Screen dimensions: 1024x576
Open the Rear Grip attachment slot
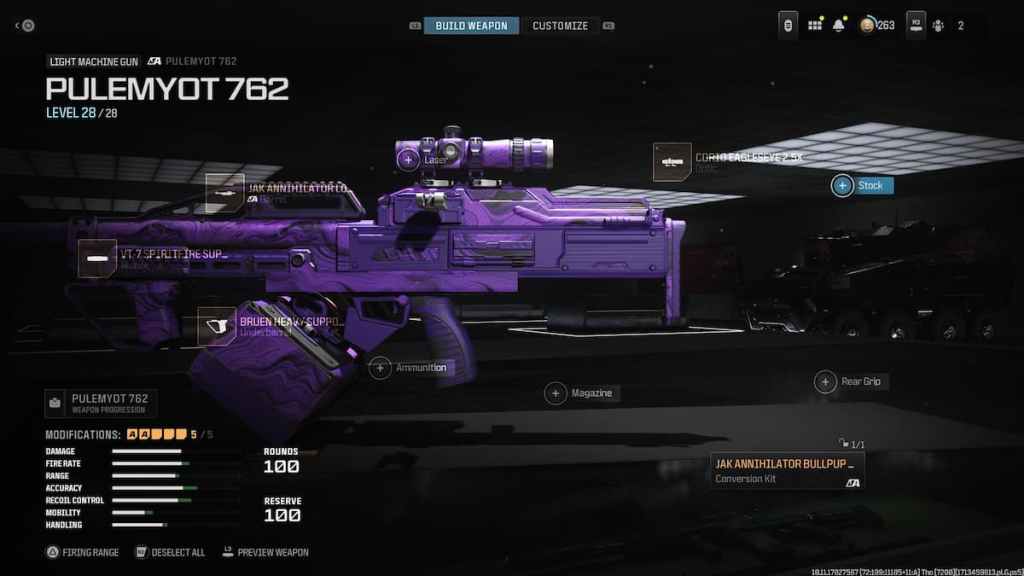tap(825, 381)
